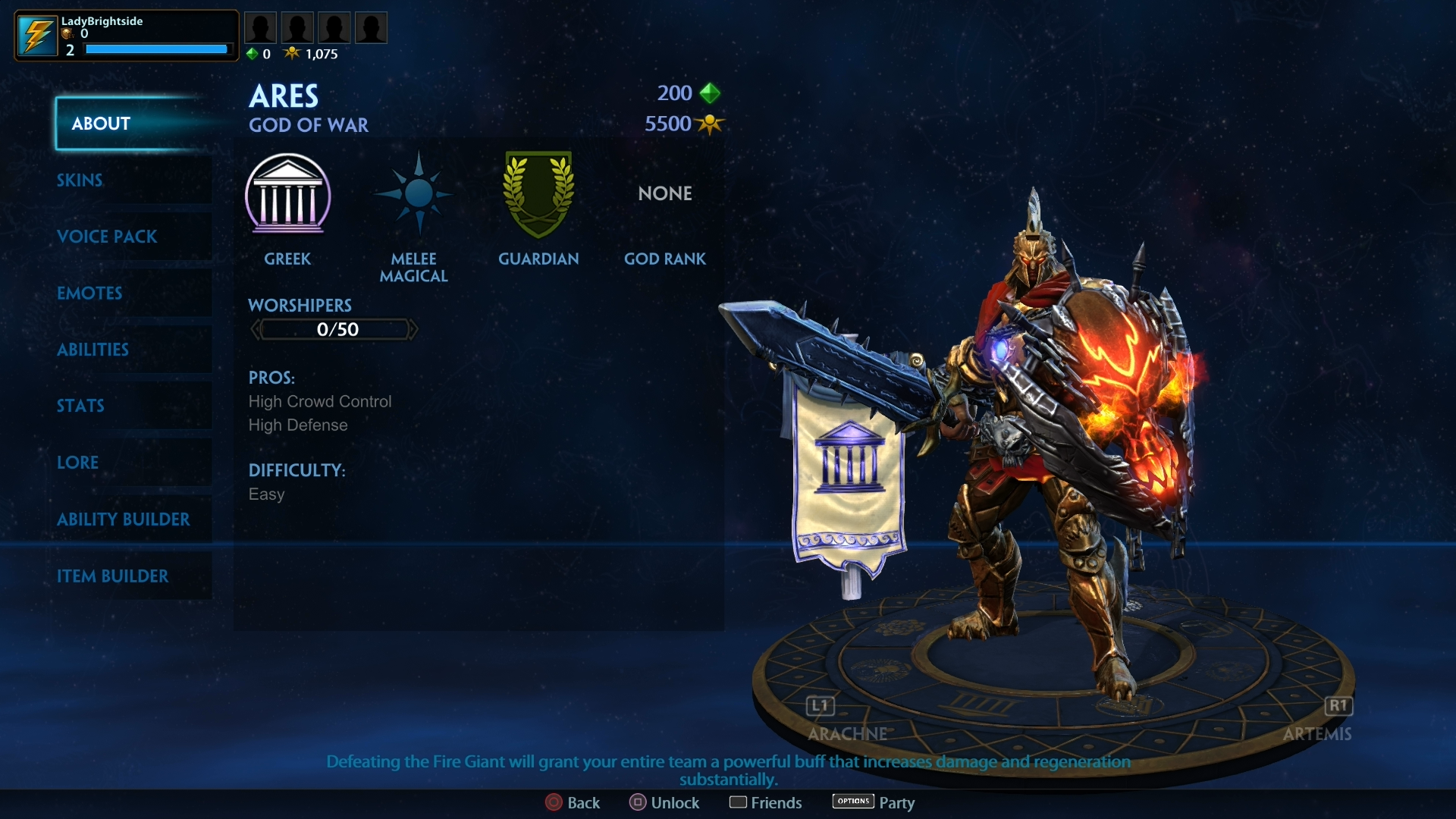Open the Guardian role laurel icon
Screen dimensions: 1456x819
538,196
